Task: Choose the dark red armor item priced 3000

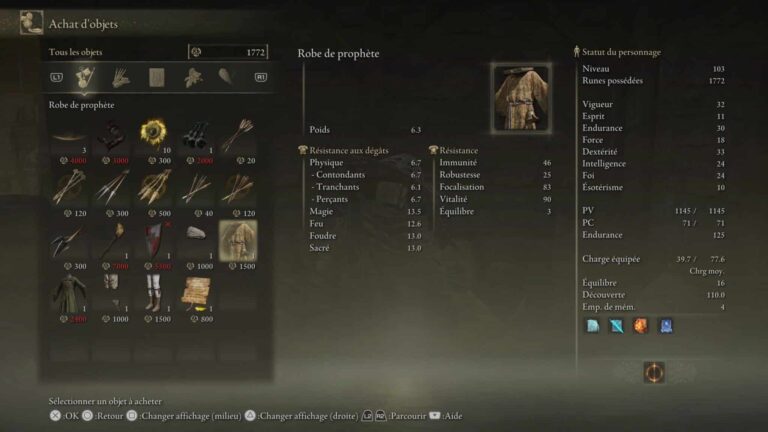Action: tap(111, 135)
